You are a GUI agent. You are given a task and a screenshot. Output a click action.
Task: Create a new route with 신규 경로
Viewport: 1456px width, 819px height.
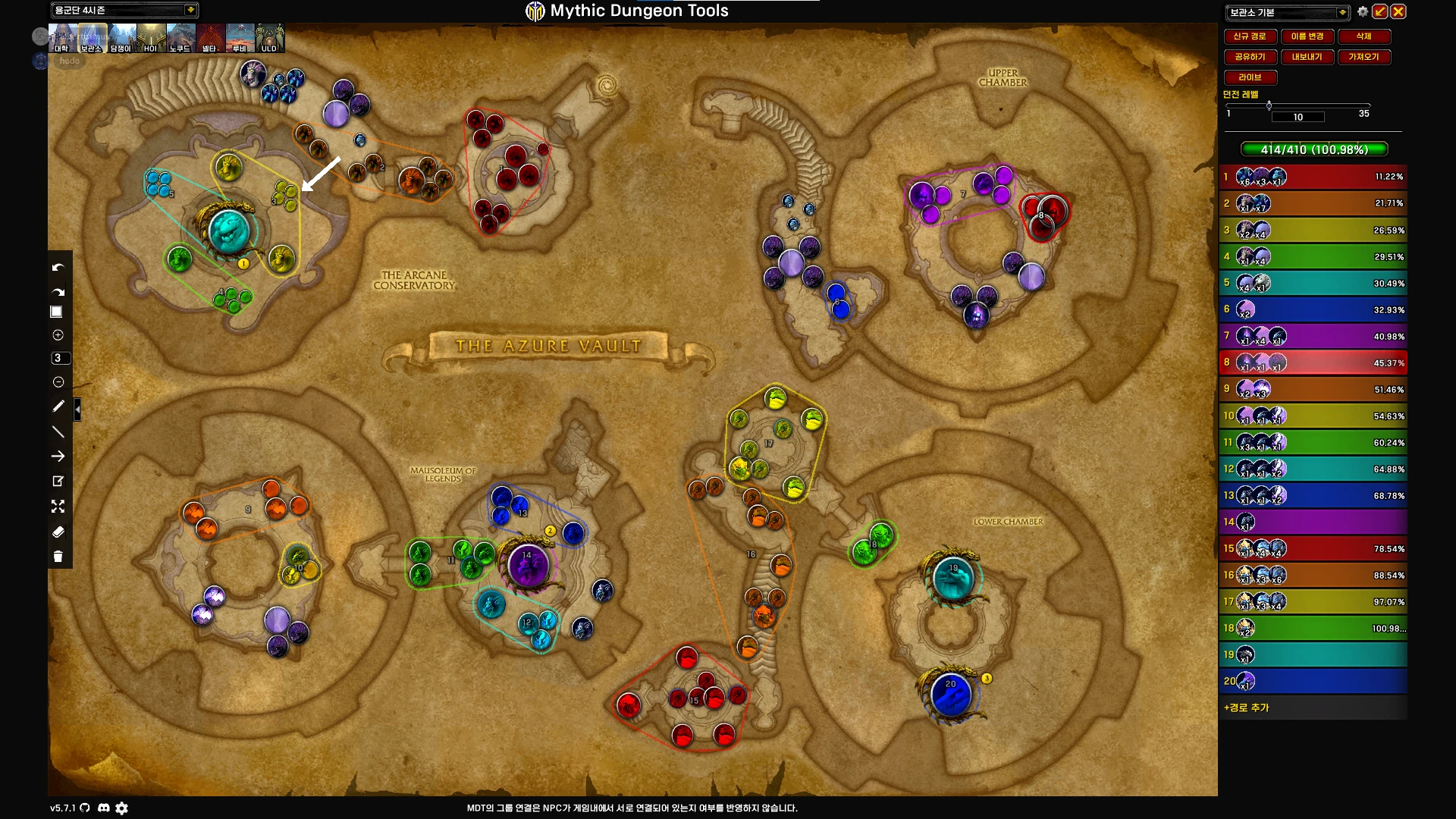point(1249,36)
